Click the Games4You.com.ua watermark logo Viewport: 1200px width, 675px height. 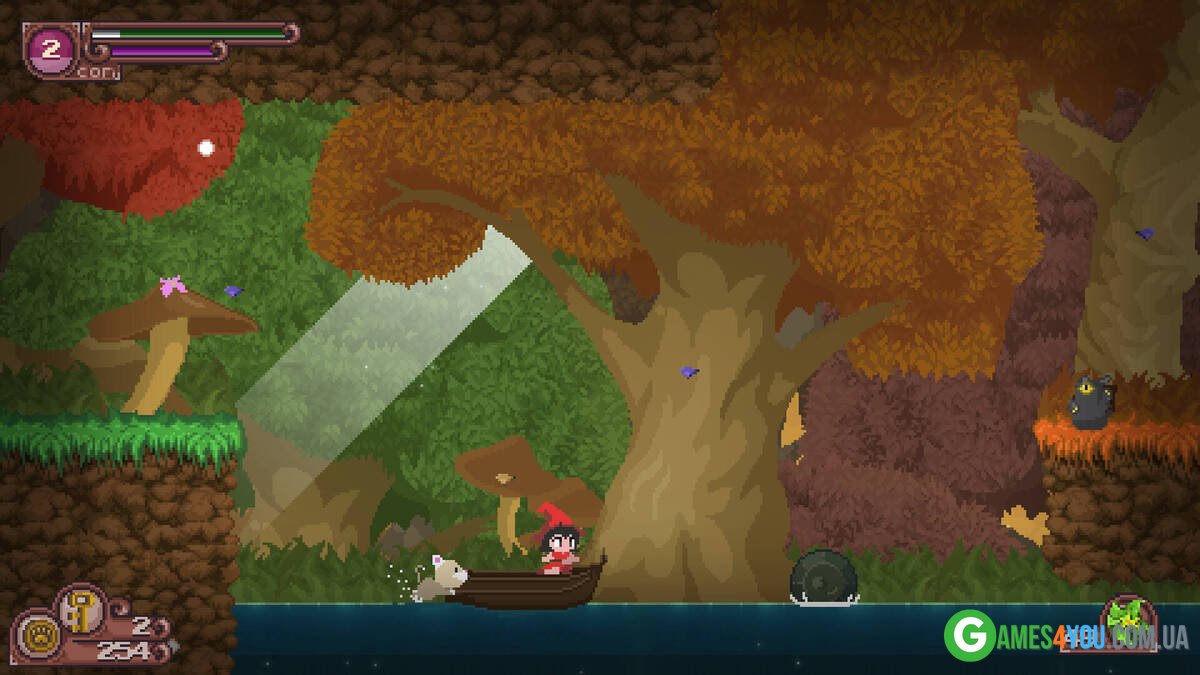click(1064, 635)
